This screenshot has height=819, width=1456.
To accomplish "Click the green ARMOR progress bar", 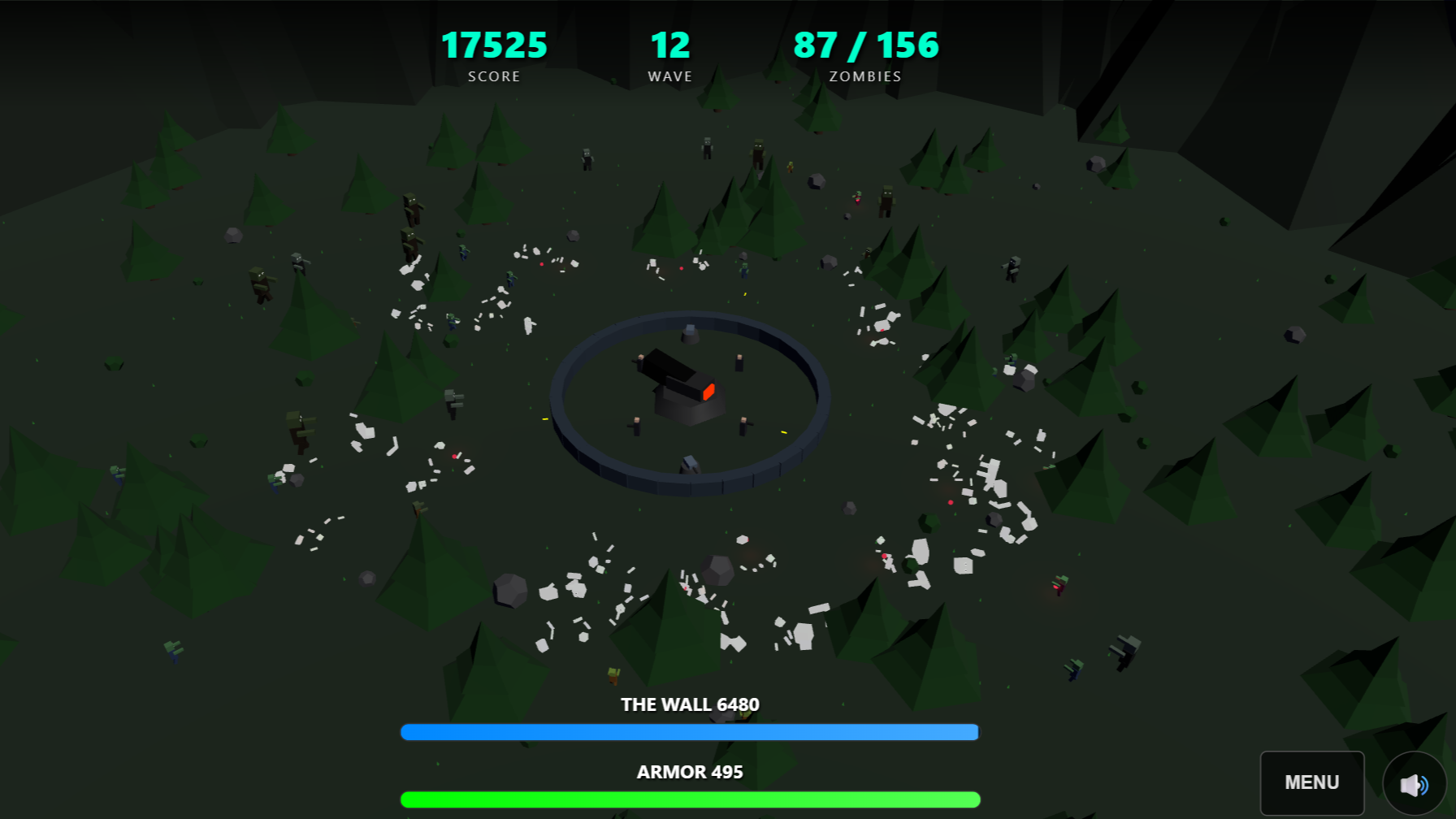I will 689,799.
